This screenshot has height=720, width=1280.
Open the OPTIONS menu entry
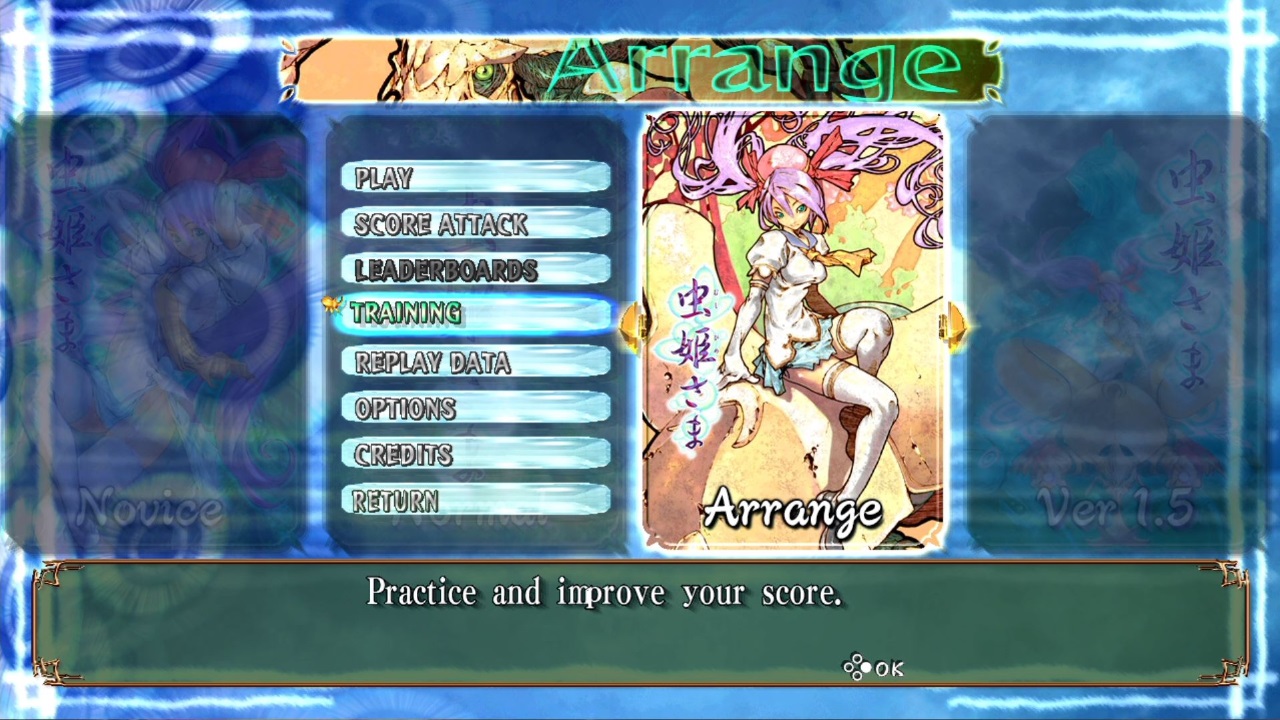[476, 408]
